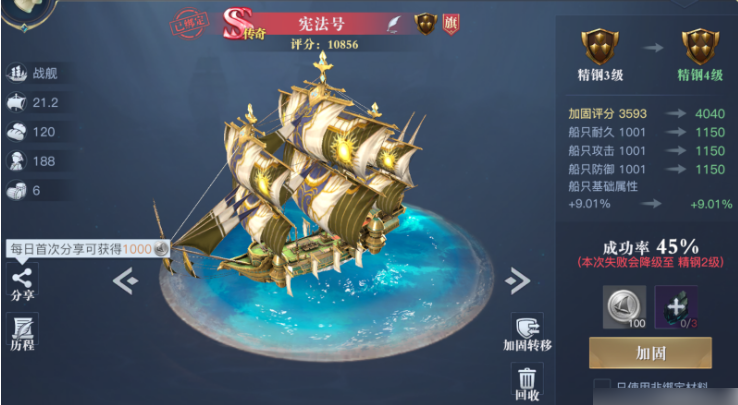Viewport: 738px width, 405px height.
Task: Click the shield badge next to ship name
Action: click(x=426, y=22)
